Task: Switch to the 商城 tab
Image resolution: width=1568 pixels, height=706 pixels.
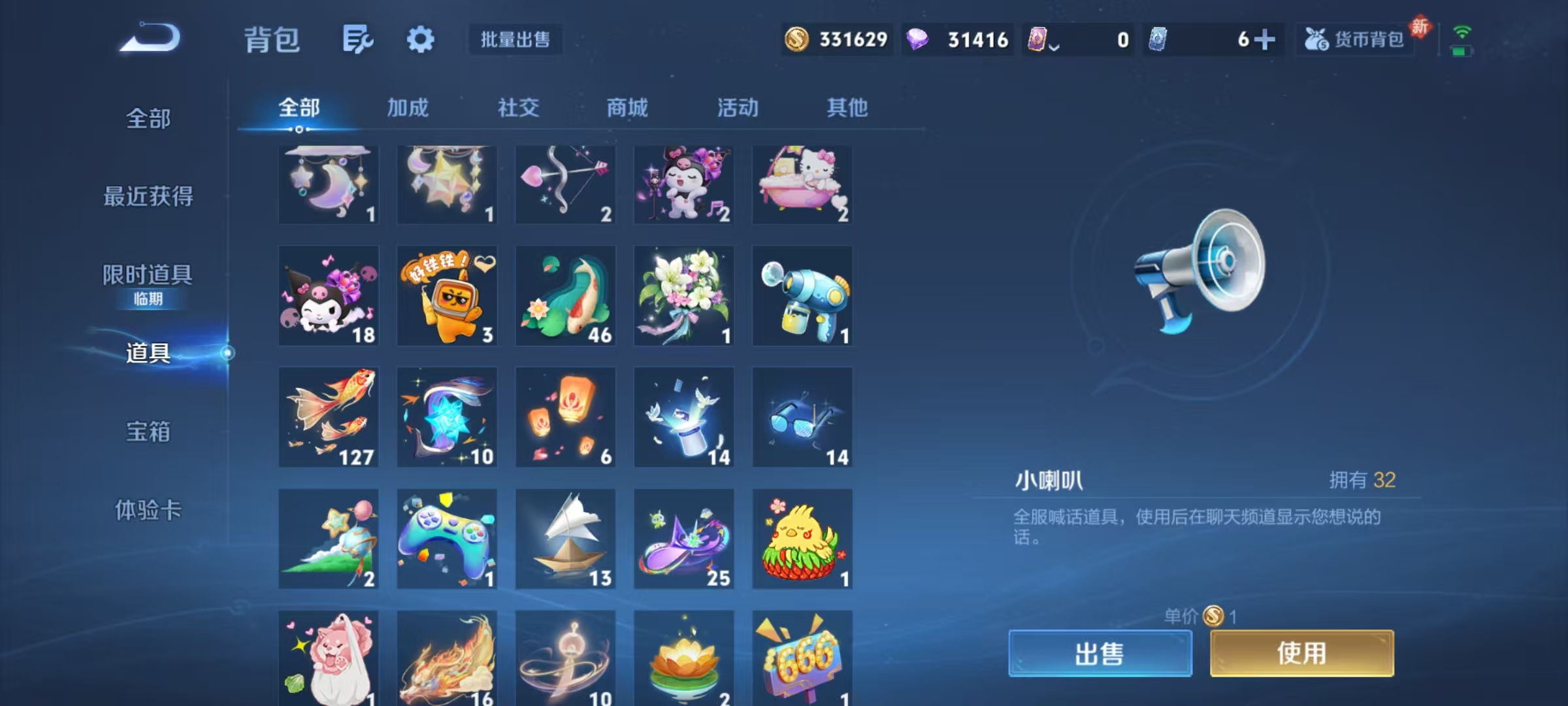Action: (627, 108)
